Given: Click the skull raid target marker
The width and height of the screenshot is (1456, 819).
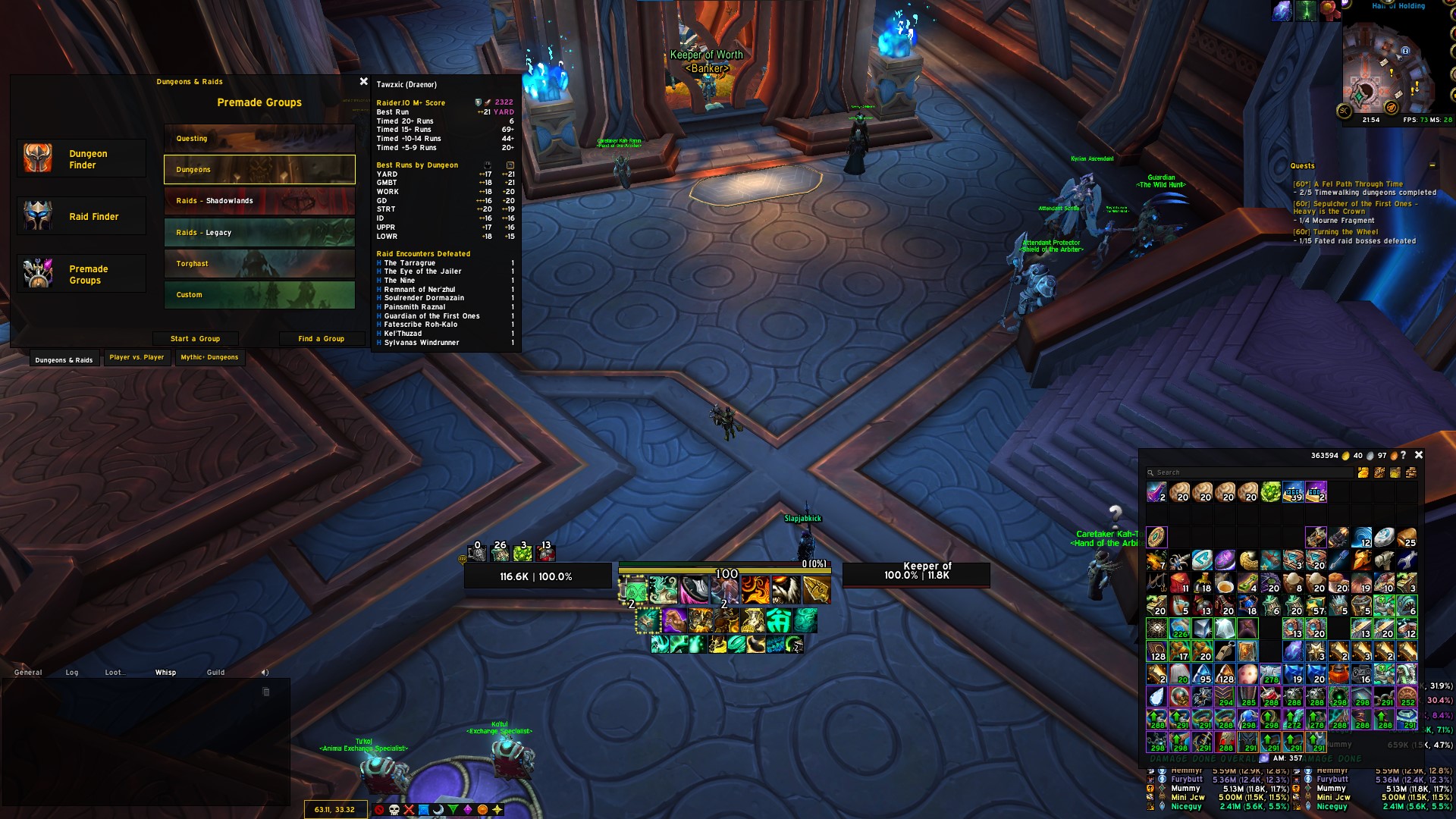Looking at the screenshot, I should point(394,810).
